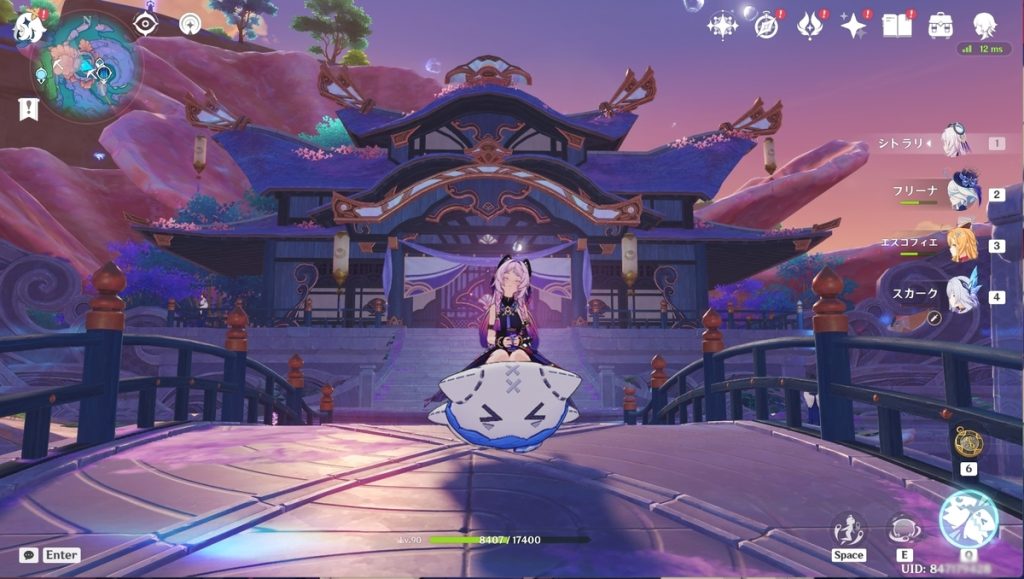Activate the glowing Elemental Burst icon

tap(968, 520)
